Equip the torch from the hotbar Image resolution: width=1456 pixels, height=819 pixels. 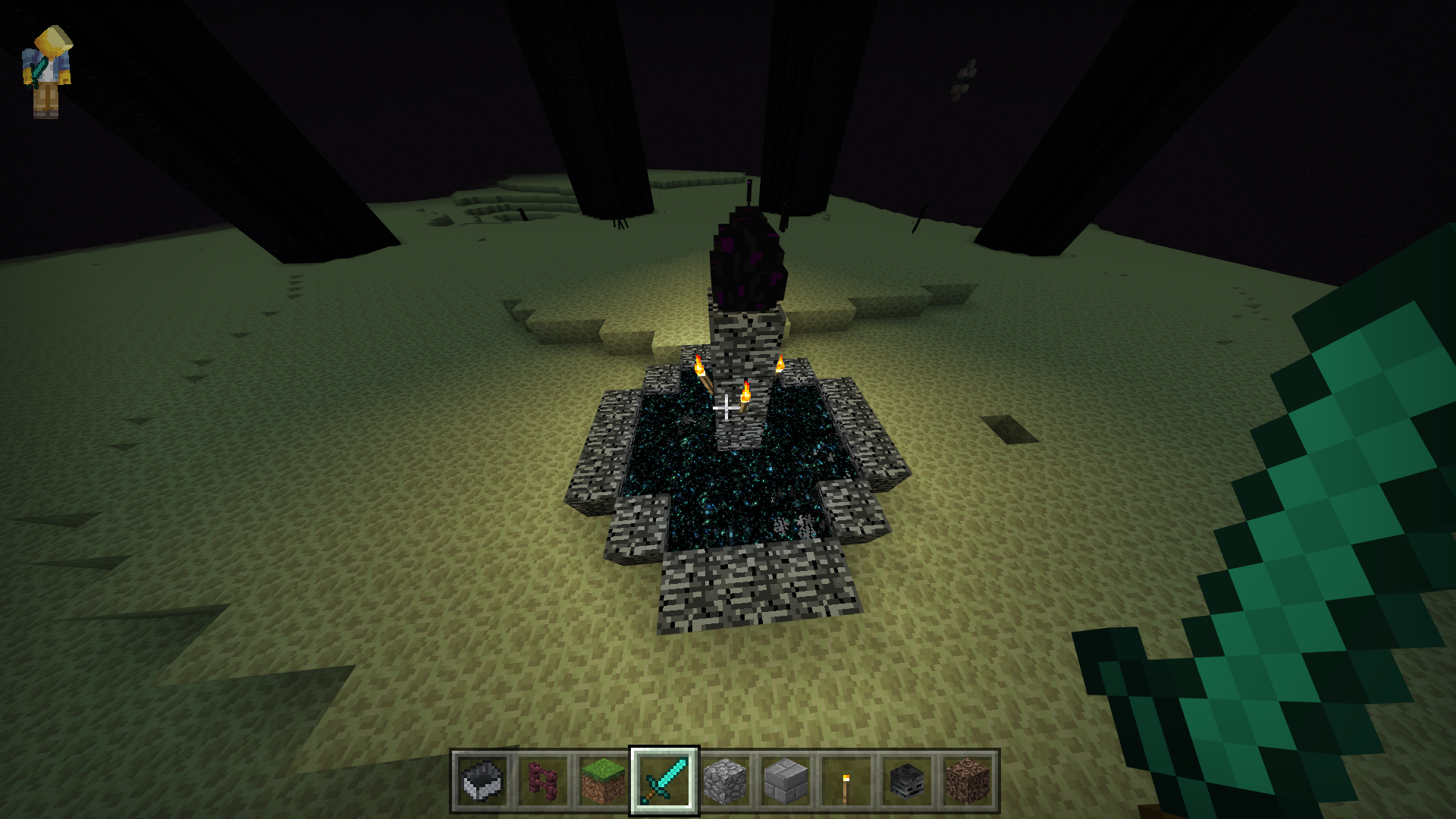click(846, 781)
